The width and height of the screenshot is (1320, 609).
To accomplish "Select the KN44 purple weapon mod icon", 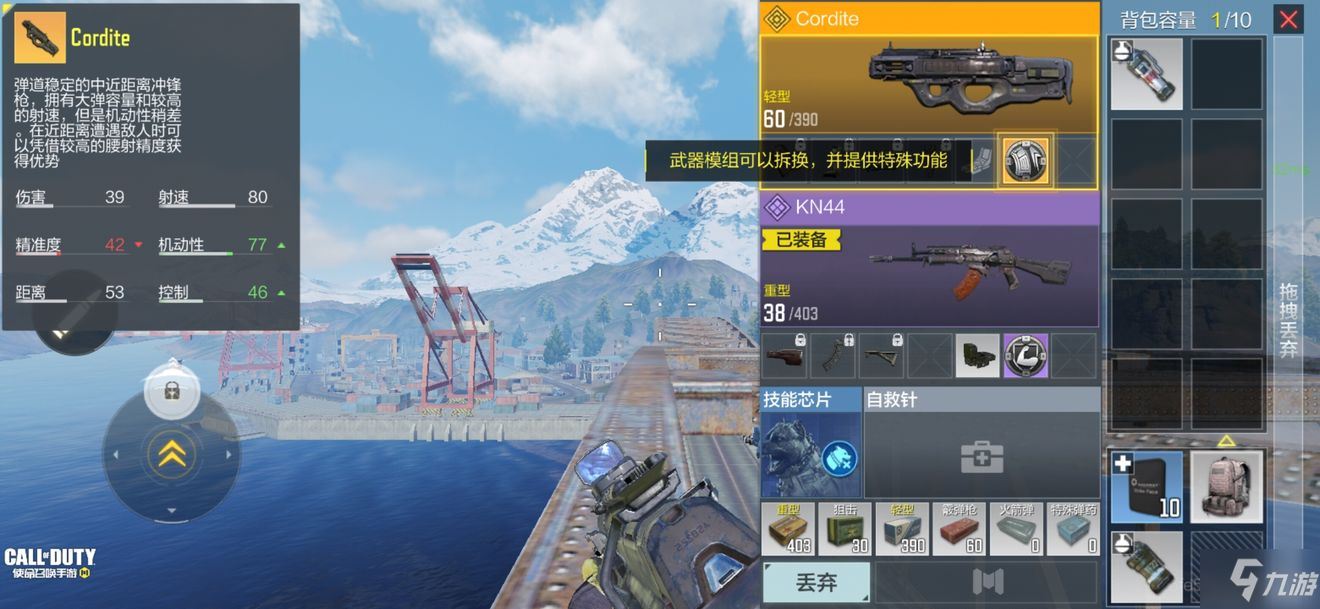I will pos(1025,356).
